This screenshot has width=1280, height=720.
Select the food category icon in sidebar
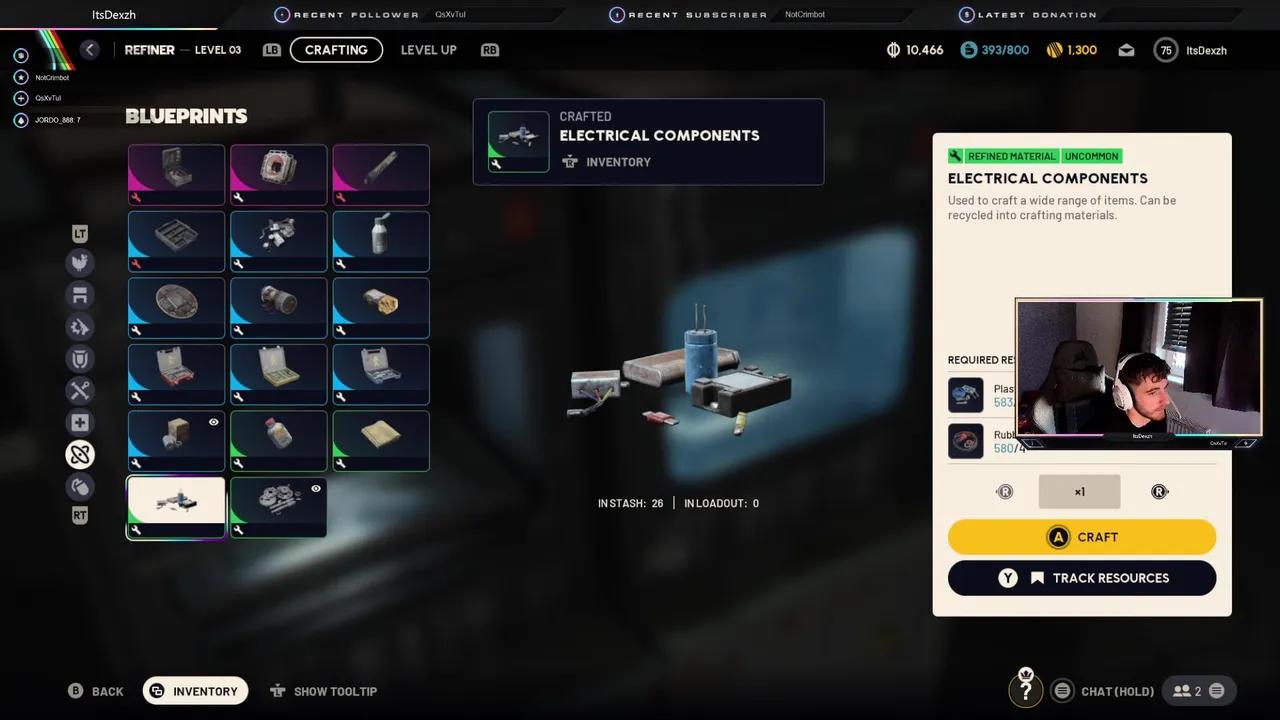point(80,262)
